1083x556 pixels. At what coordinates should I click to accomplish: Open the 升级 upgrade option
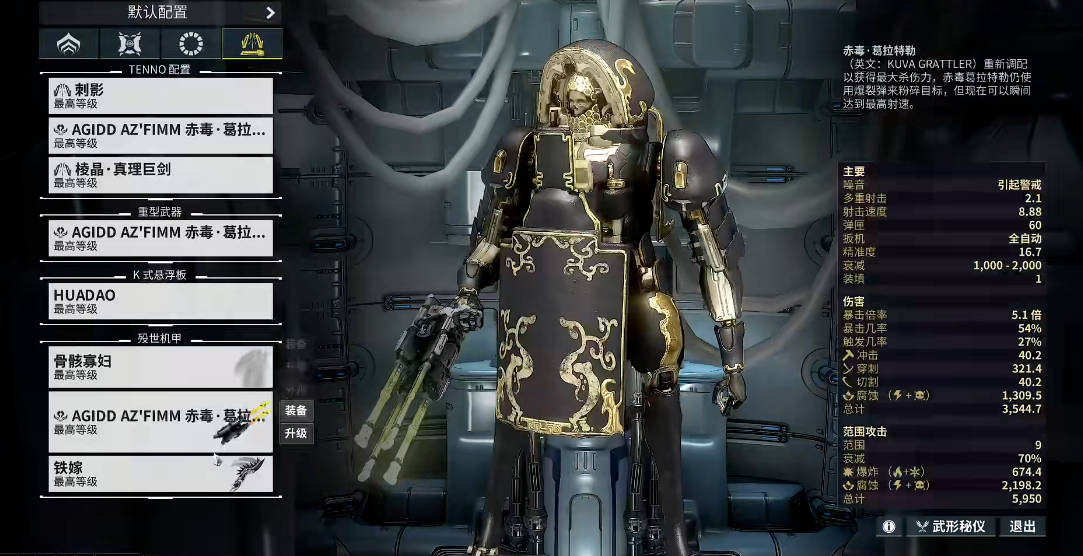[296, 433]
